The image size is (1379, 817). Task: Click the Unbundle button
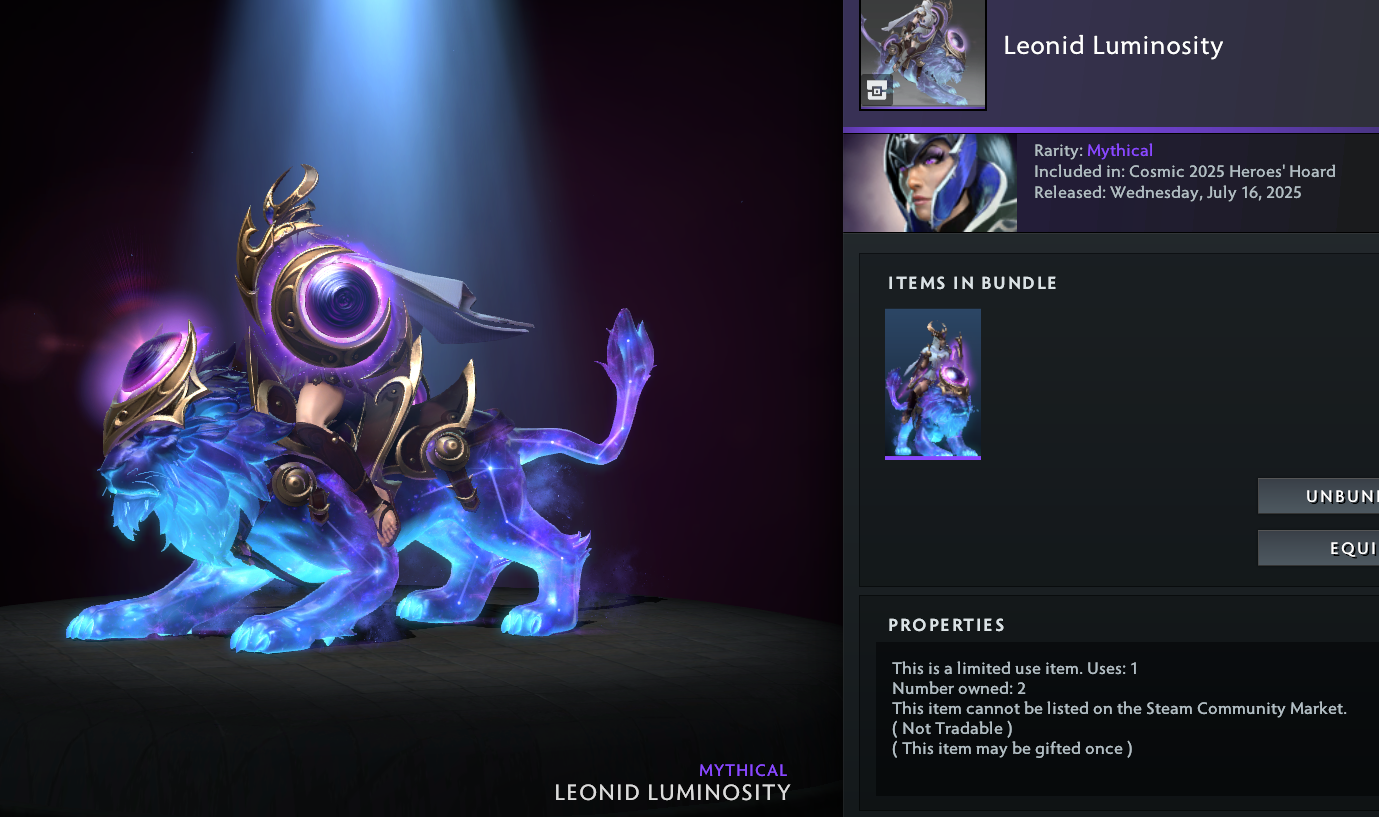pos(1319,496)
